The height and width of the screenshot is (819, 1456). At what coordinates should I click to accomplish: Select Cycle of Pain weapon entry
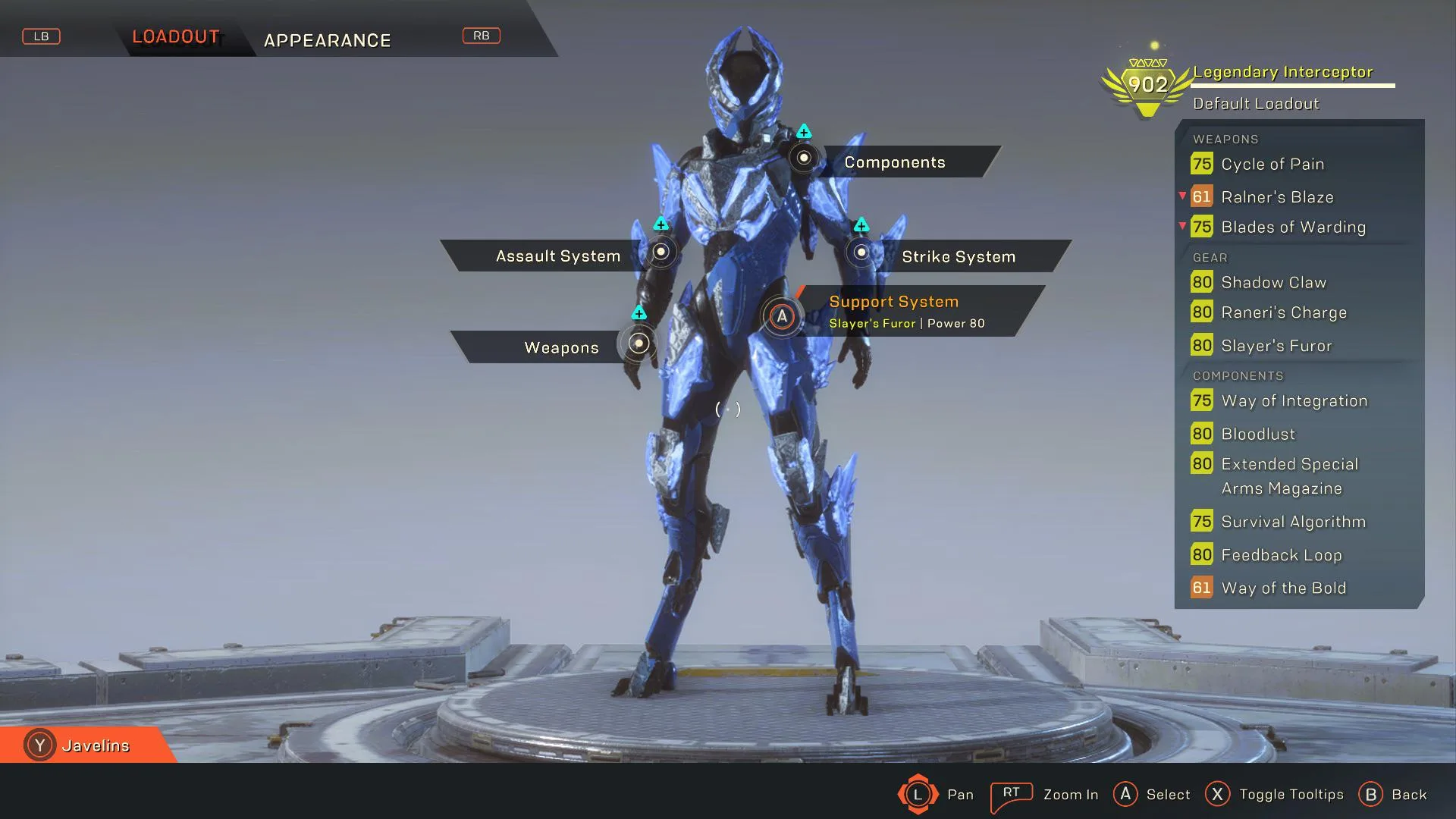coord(1272,164)
